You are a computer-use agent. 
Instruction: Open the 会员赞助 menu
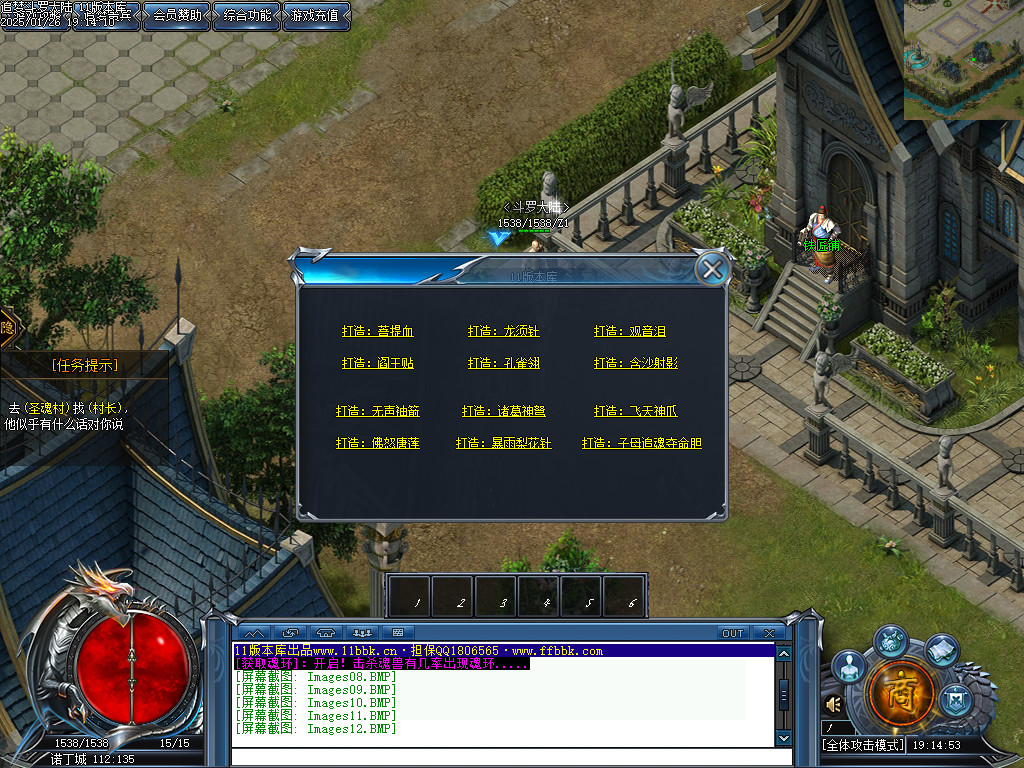(x=177, y=15)
